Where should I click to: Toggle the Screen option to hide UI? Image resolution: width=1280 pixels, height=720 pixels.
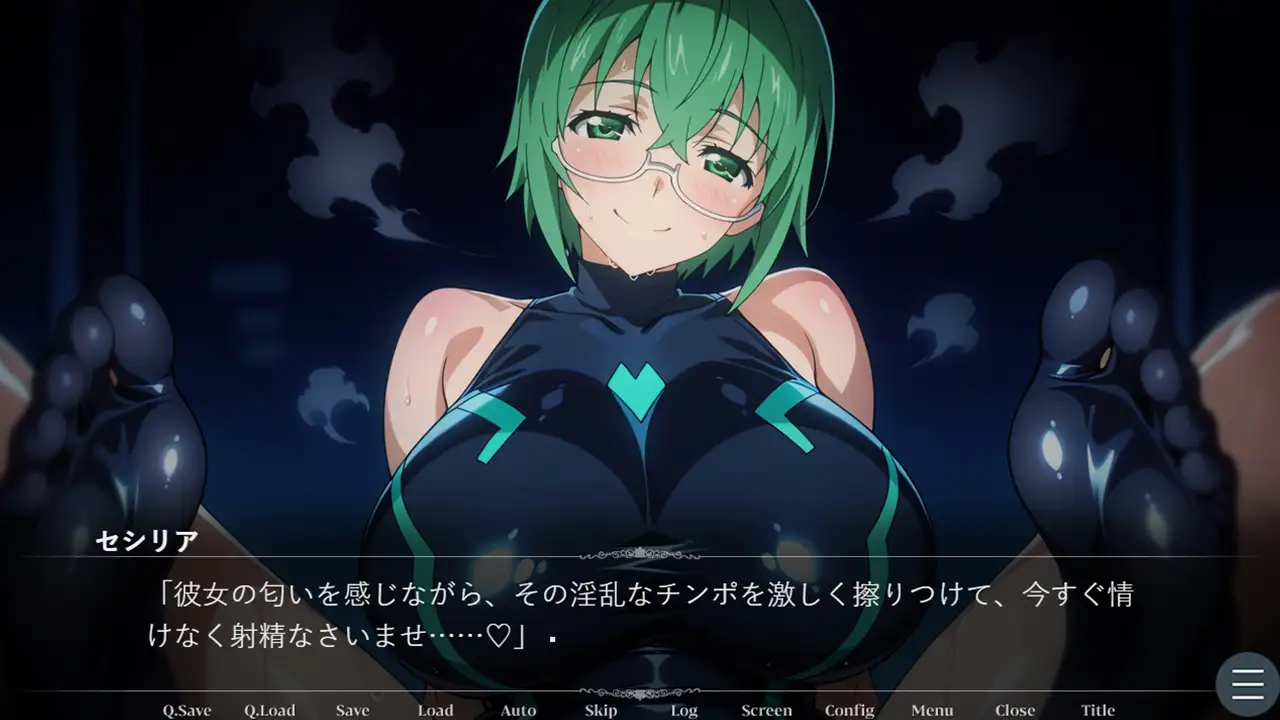tap(766, 710)
